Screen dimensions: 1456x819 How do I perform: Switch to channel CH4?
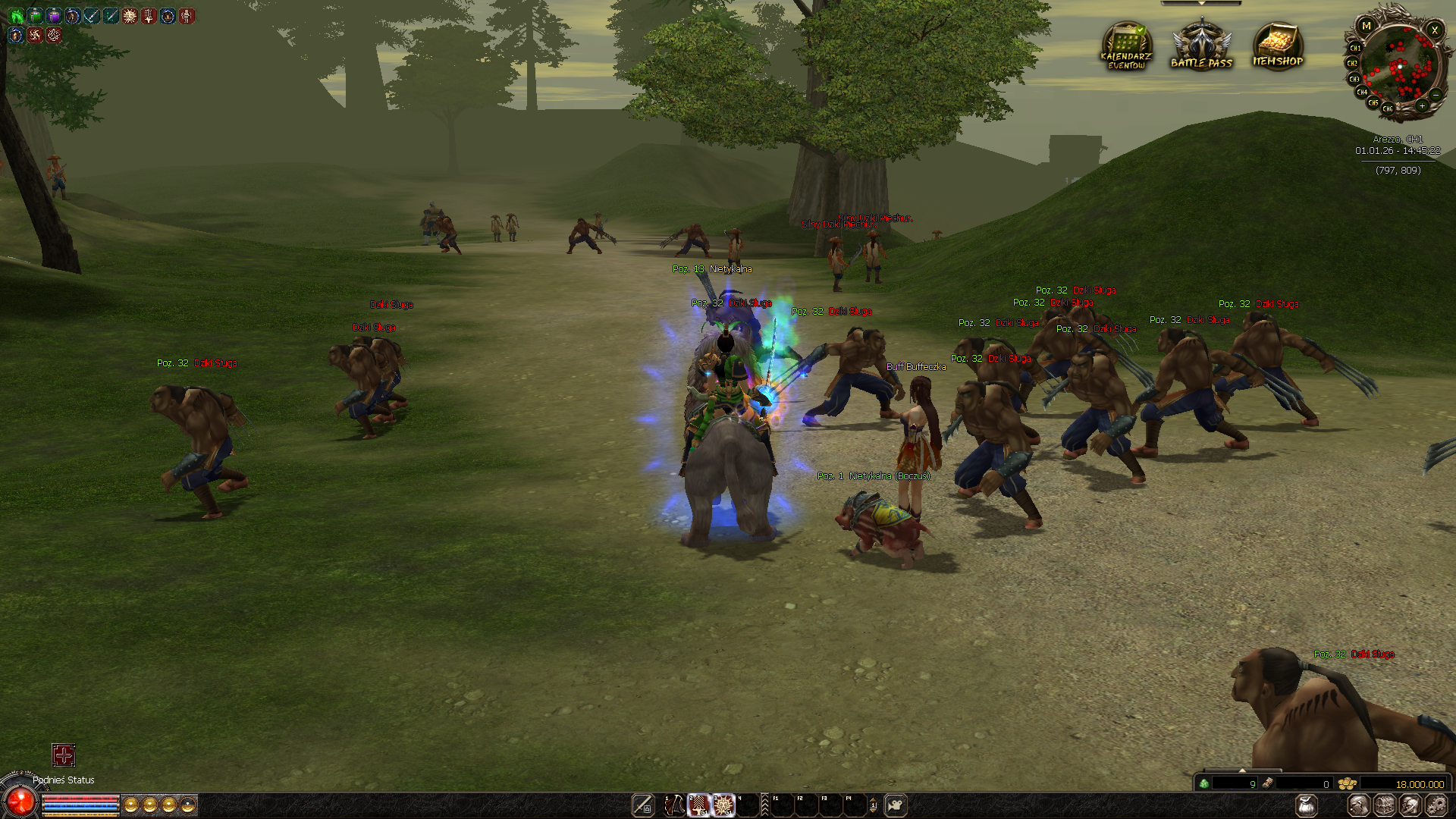[x=1362, y=93]
